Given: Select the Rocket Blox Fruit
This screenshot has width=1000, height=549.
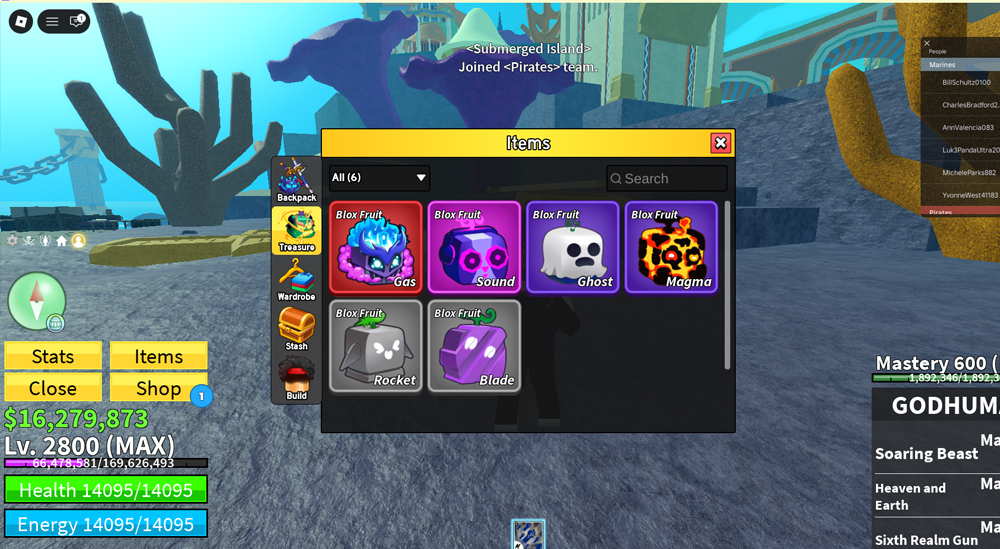Looking at the screenshot, I should [x=376, y=346].
